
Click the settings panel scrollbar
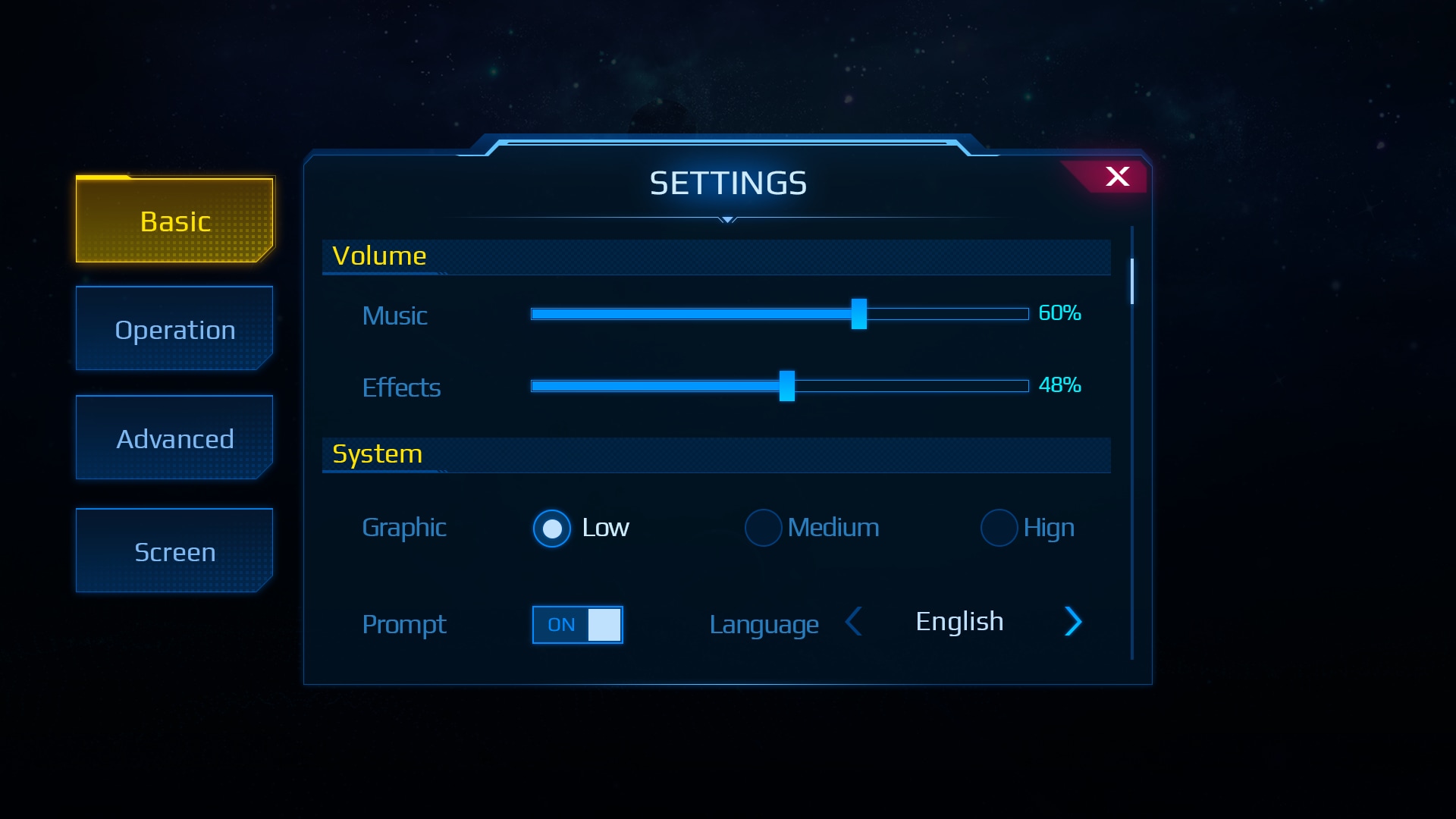1131,281
